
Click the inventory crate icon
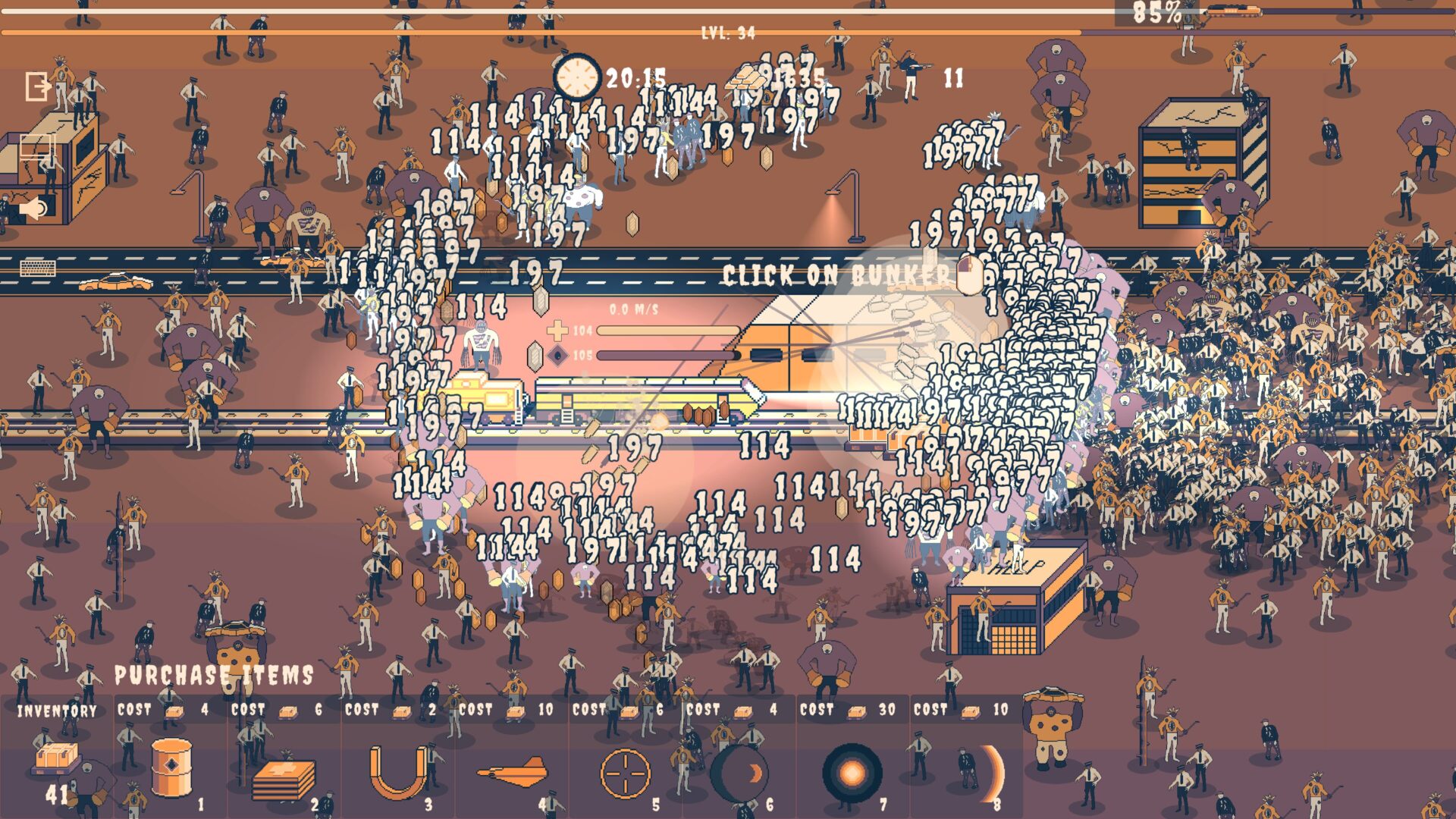pyautogui.click(x=57, y=755)
